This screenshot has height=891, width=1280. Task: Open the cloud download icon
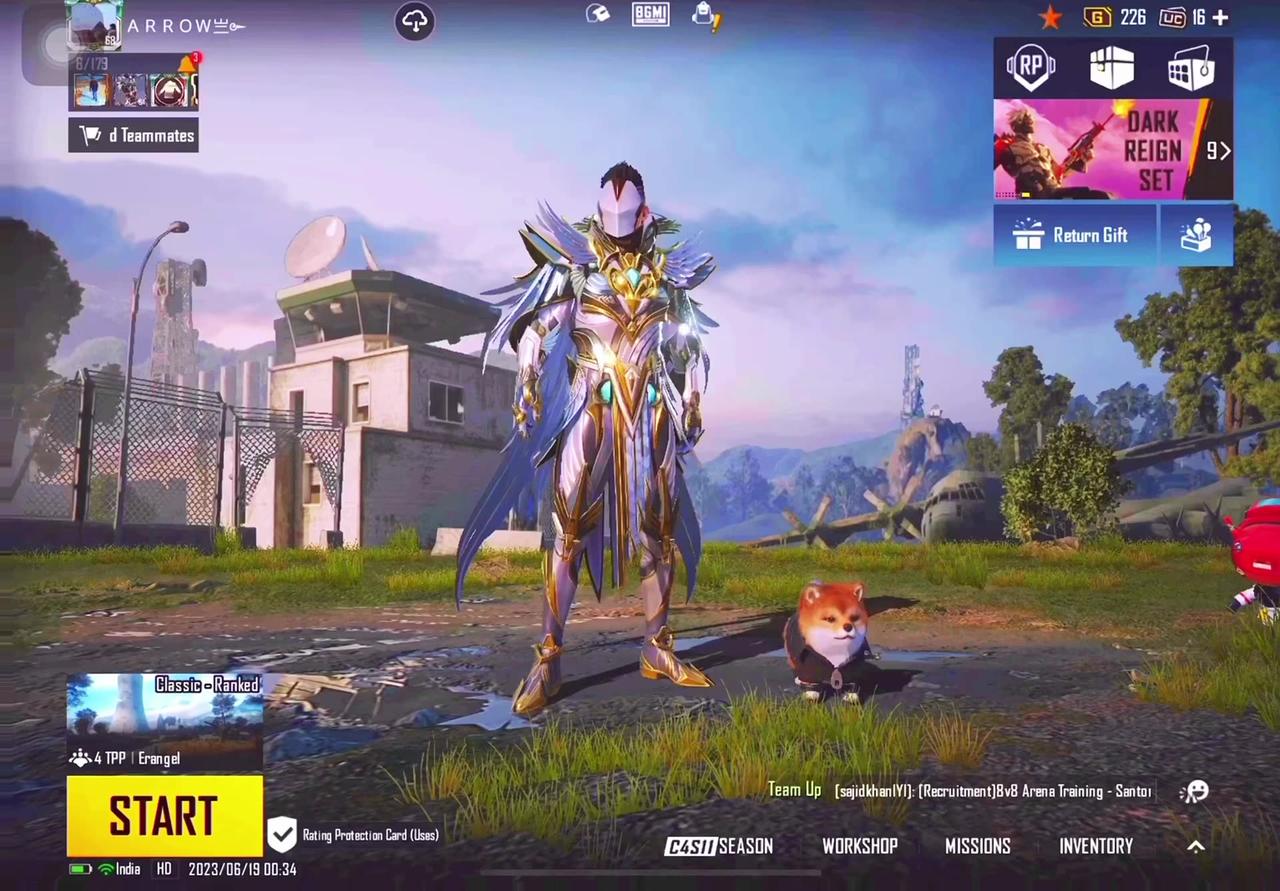[414, 21]
